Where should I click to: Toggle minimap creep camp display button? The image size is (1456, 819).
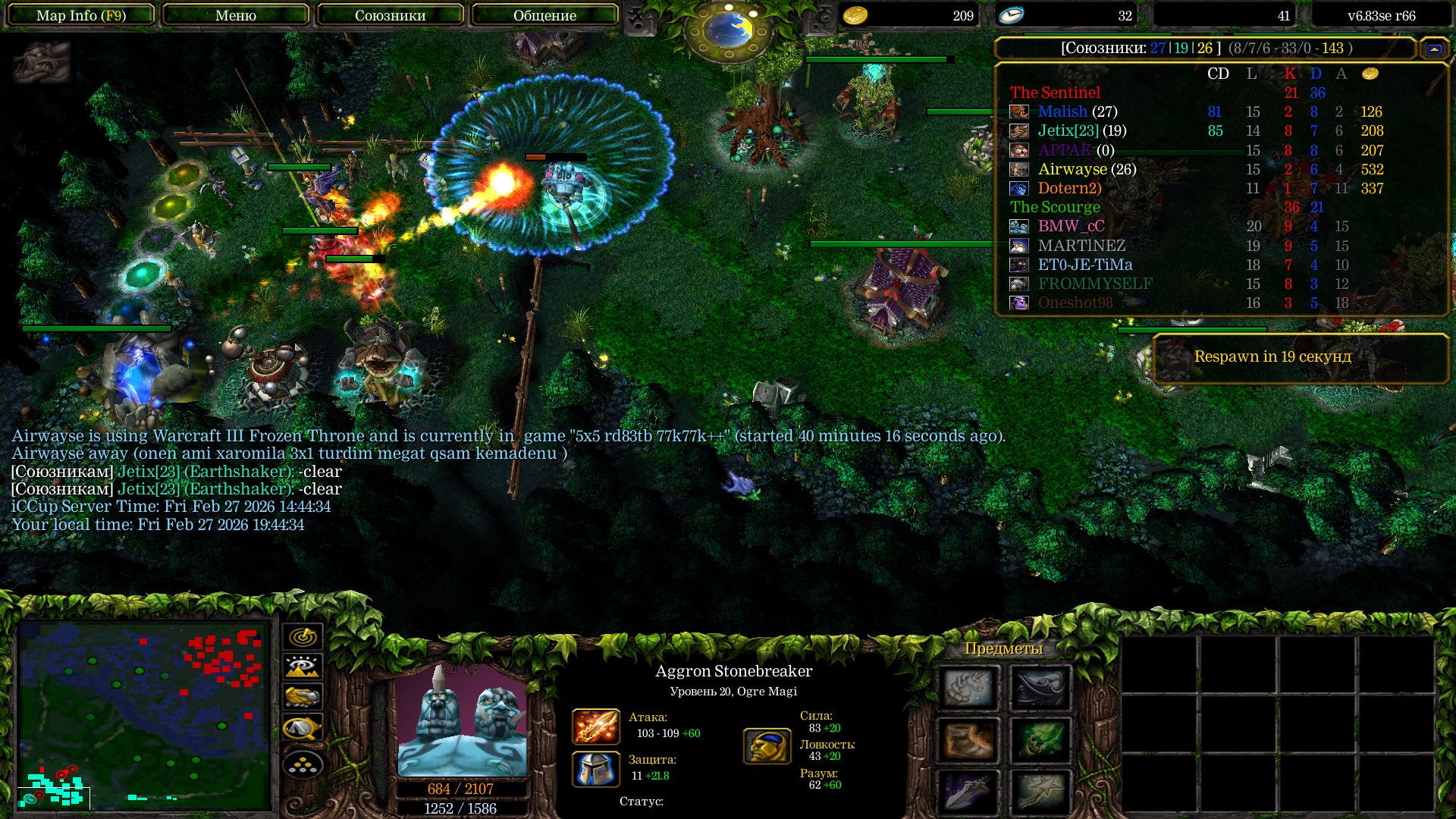click(303, 728)
